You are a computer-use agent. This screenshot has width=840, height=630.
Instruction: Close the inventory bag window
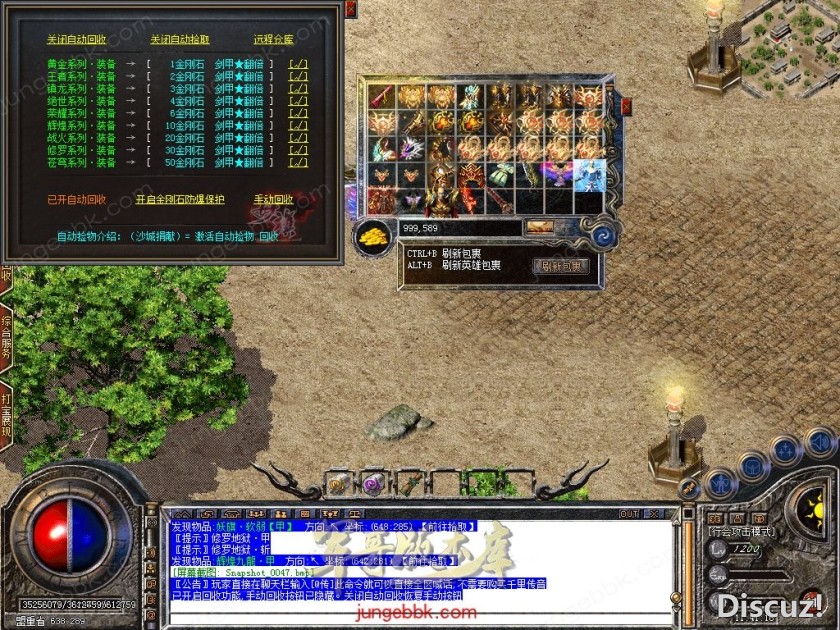tap(626, 104)
